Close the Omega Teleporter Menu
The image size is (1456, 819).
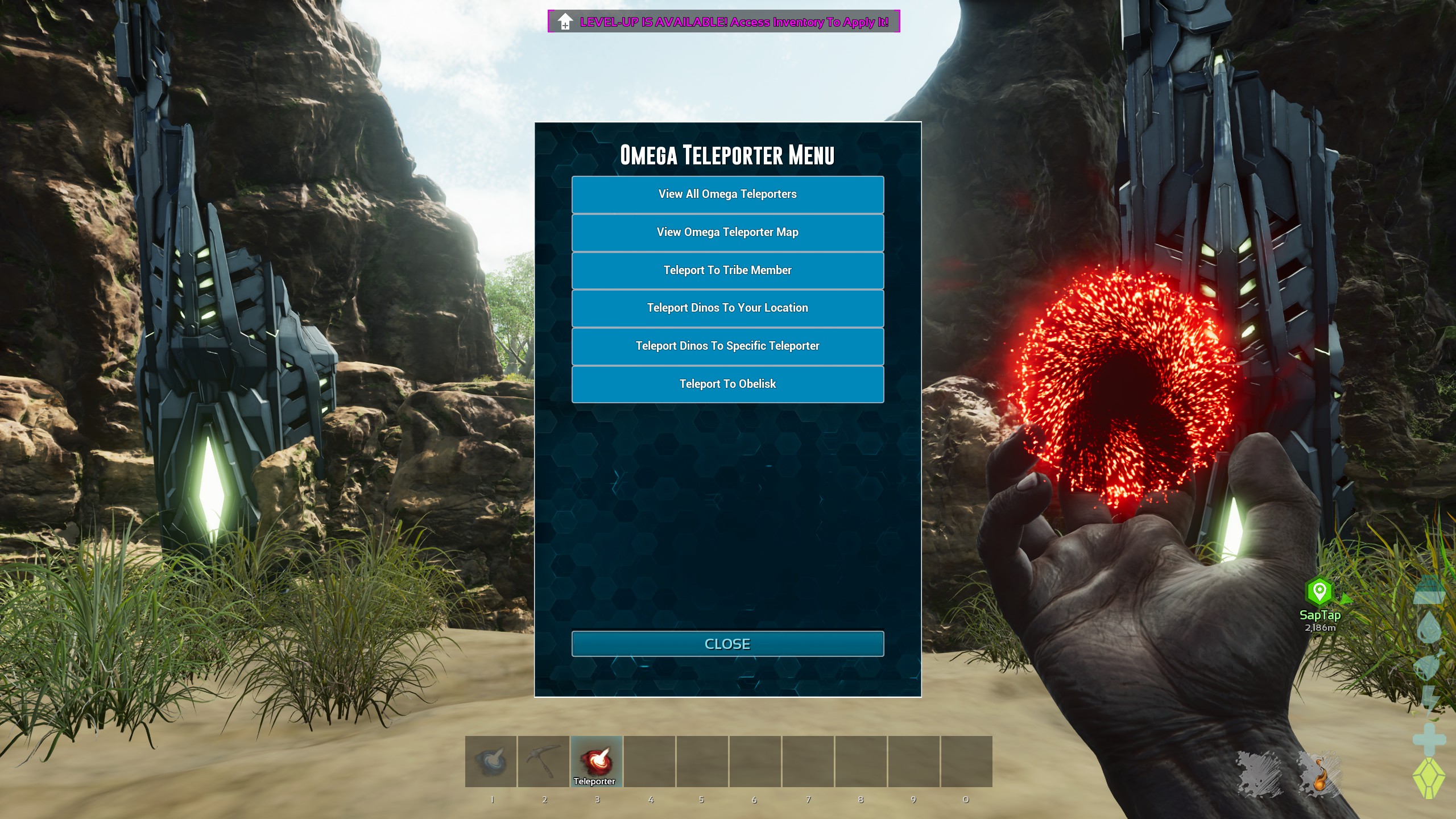(x=727, y=644)
